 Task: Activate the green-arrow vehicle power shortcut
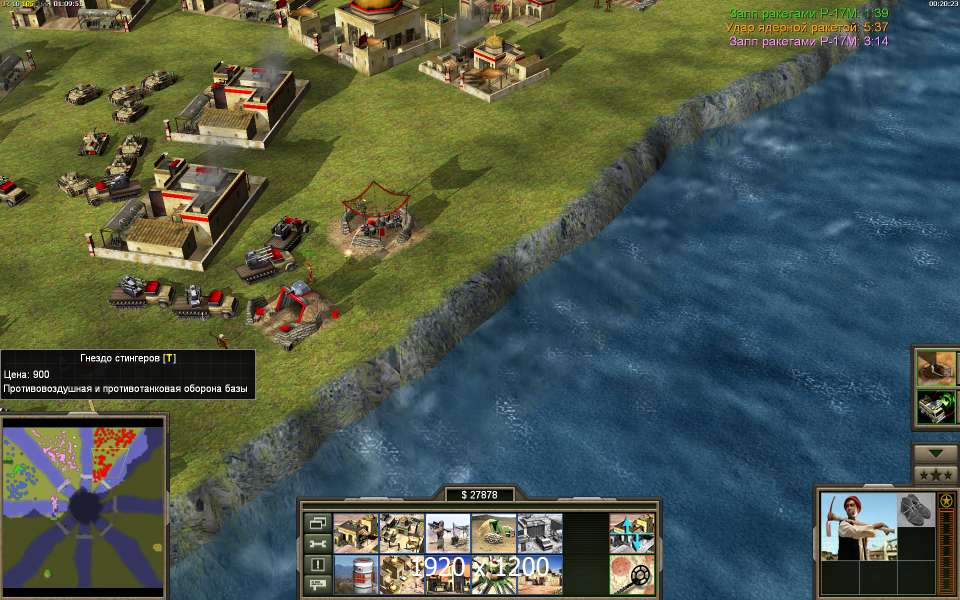(938, 406)
